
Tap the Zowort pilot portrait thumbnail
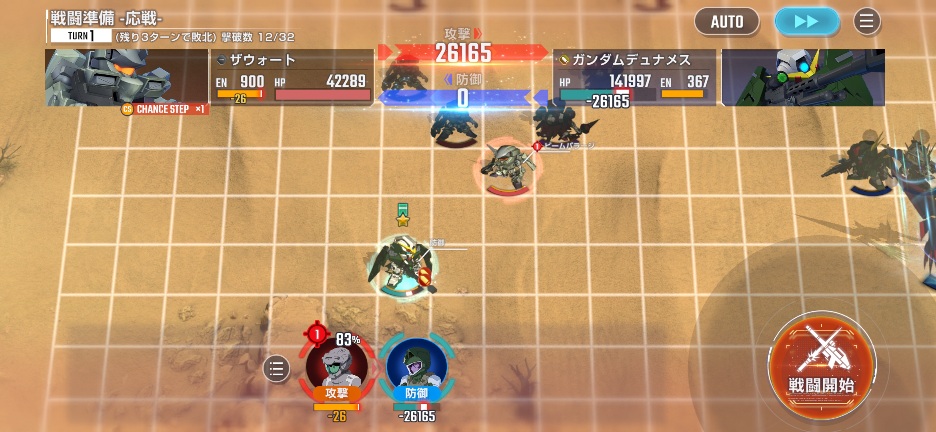click(x=125, y=75)
